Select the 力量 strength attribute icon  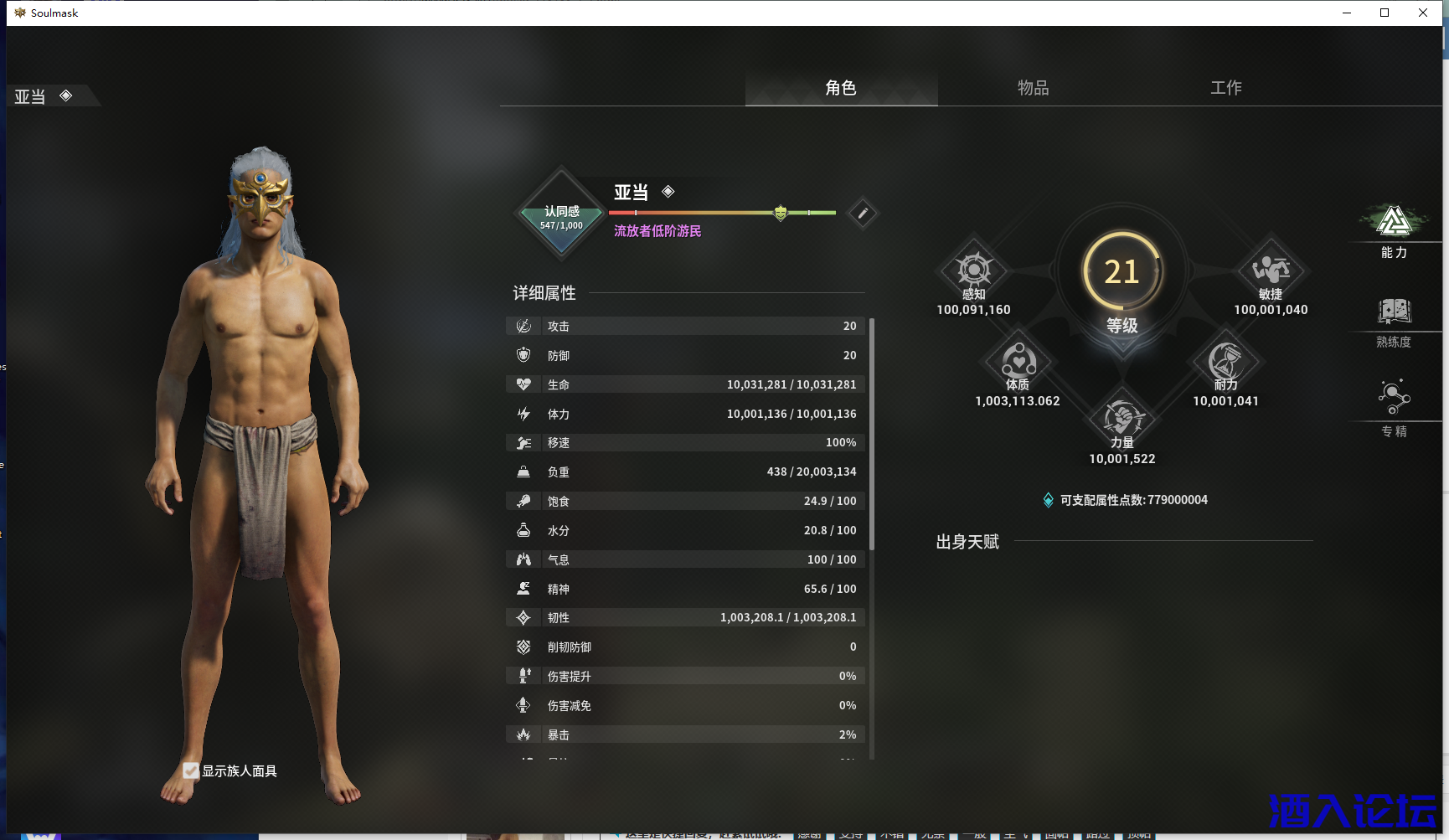click(x=1122, y=419)
